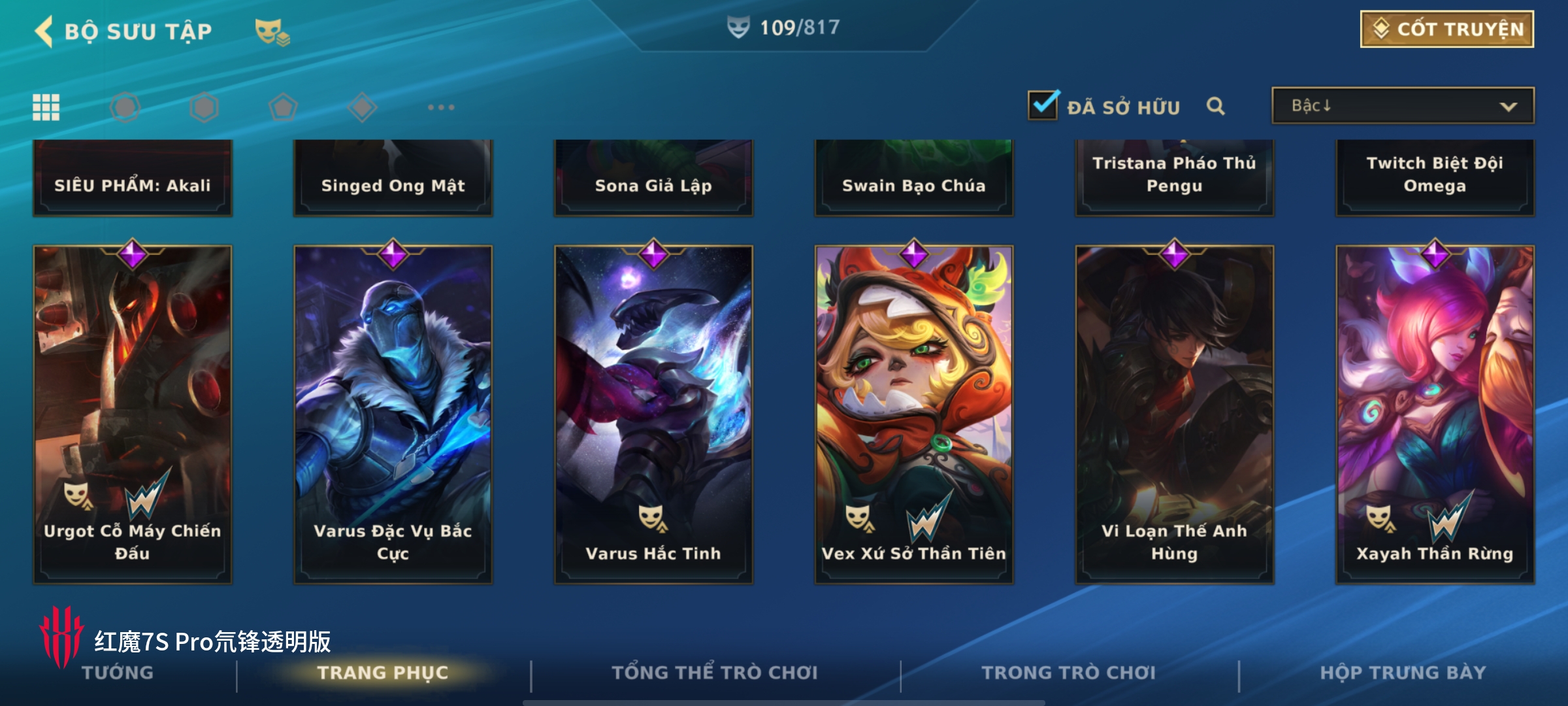The height and width of the screenshot is (706, 1568).
Task: Show more filters via three dots
Action: pos(441,107)
